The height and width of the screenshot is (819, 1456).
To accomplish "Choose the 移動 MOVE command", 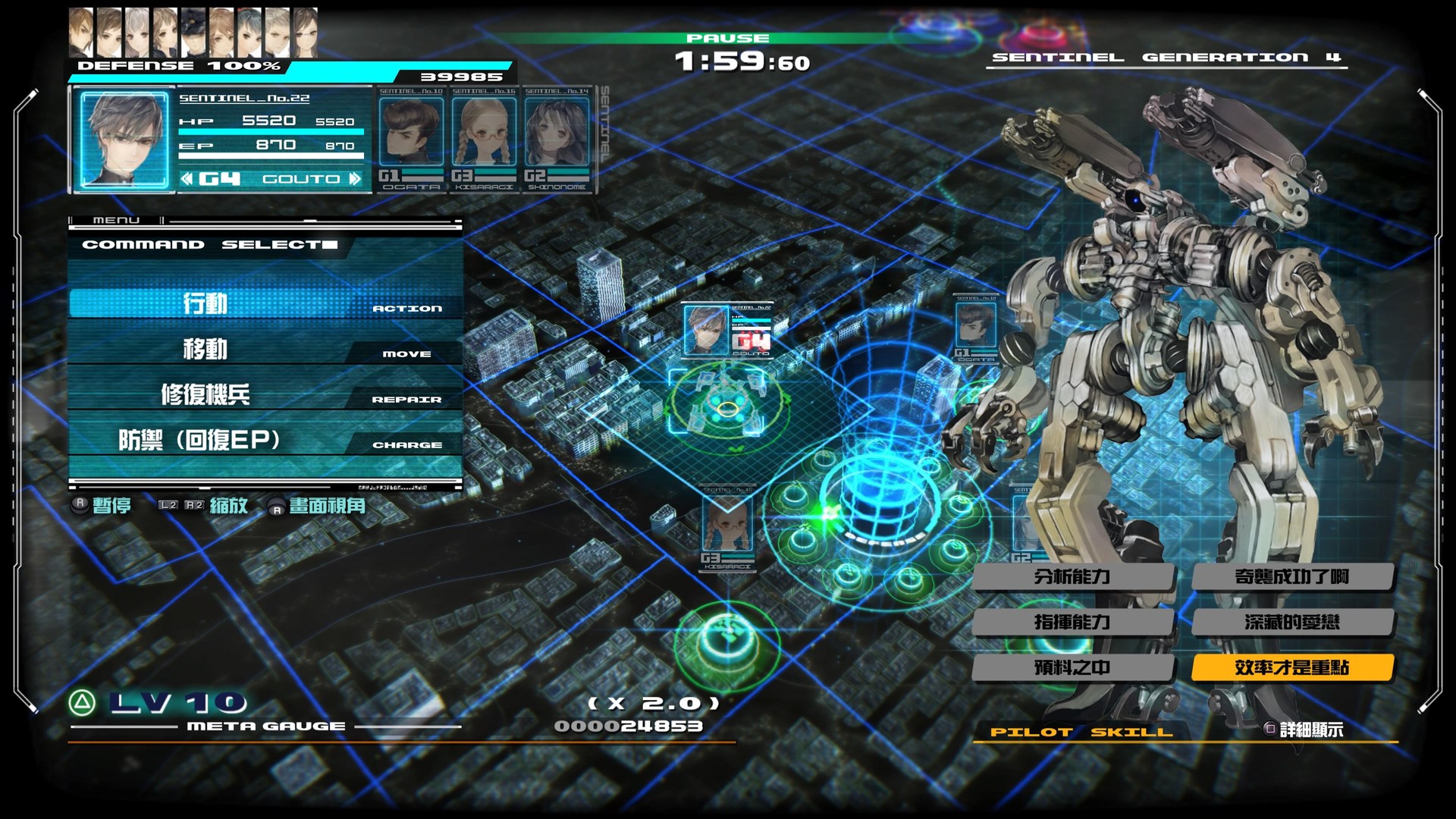I will coord(265,350).
